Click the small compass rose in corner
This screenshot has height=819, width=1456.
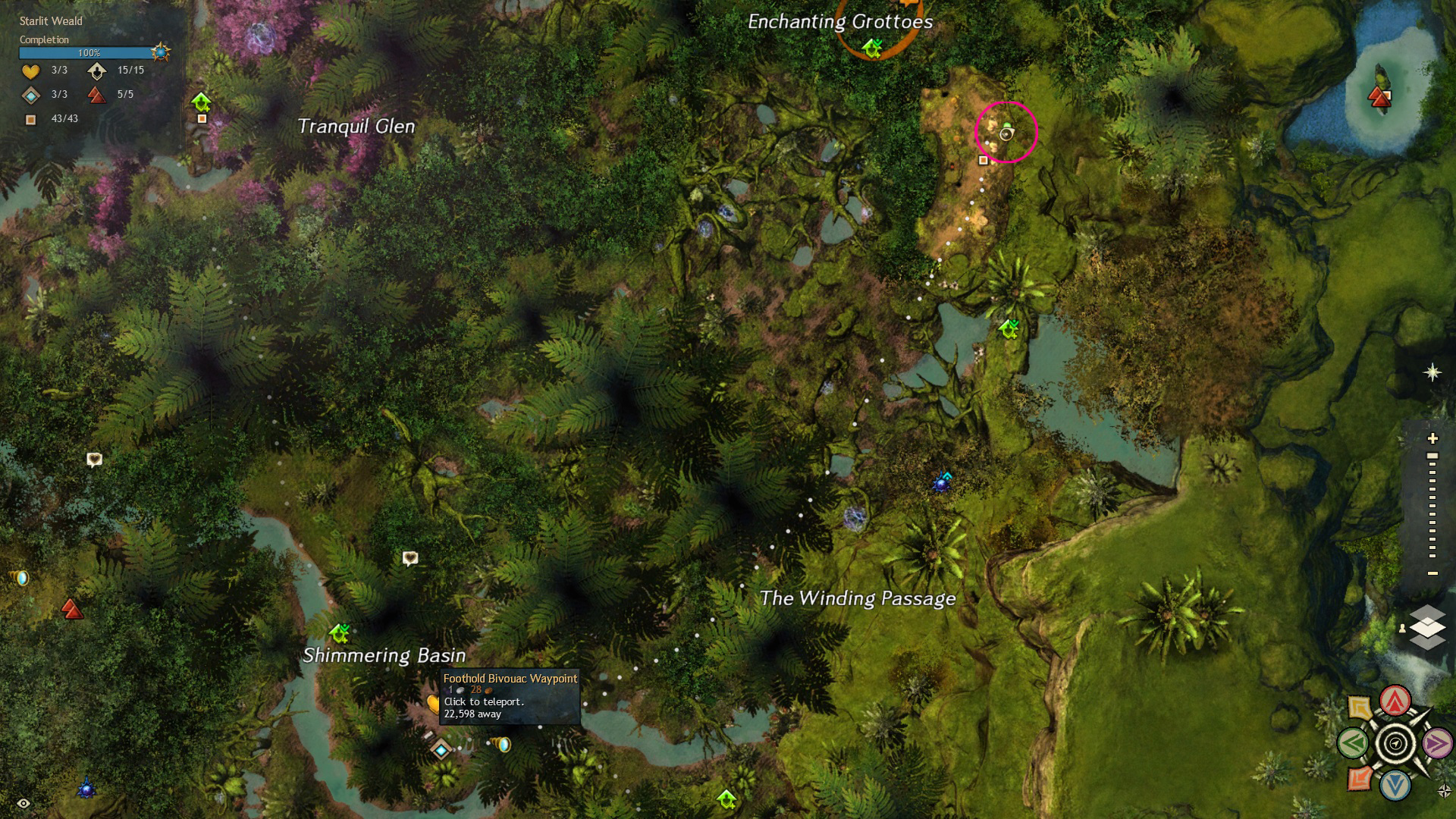(x=1444, y=791)
